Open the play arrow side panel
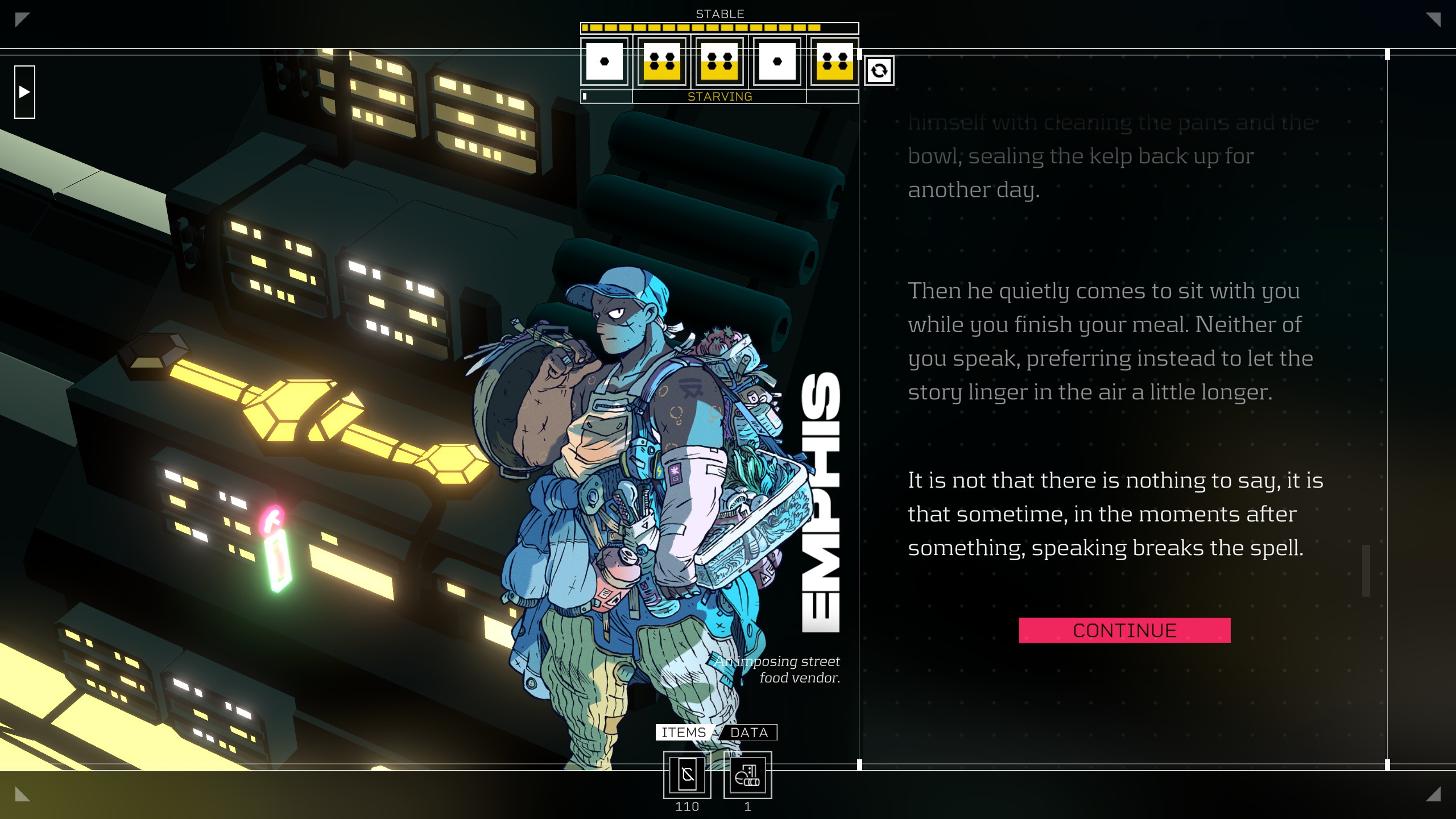 (x=24, y=92)
